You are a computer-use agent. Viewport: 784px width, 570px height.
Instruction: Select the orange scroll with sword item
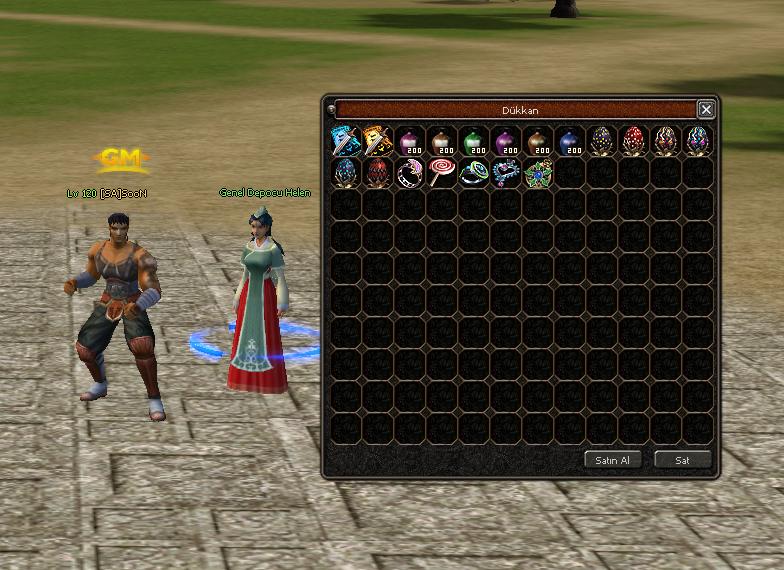pos(378,141)
